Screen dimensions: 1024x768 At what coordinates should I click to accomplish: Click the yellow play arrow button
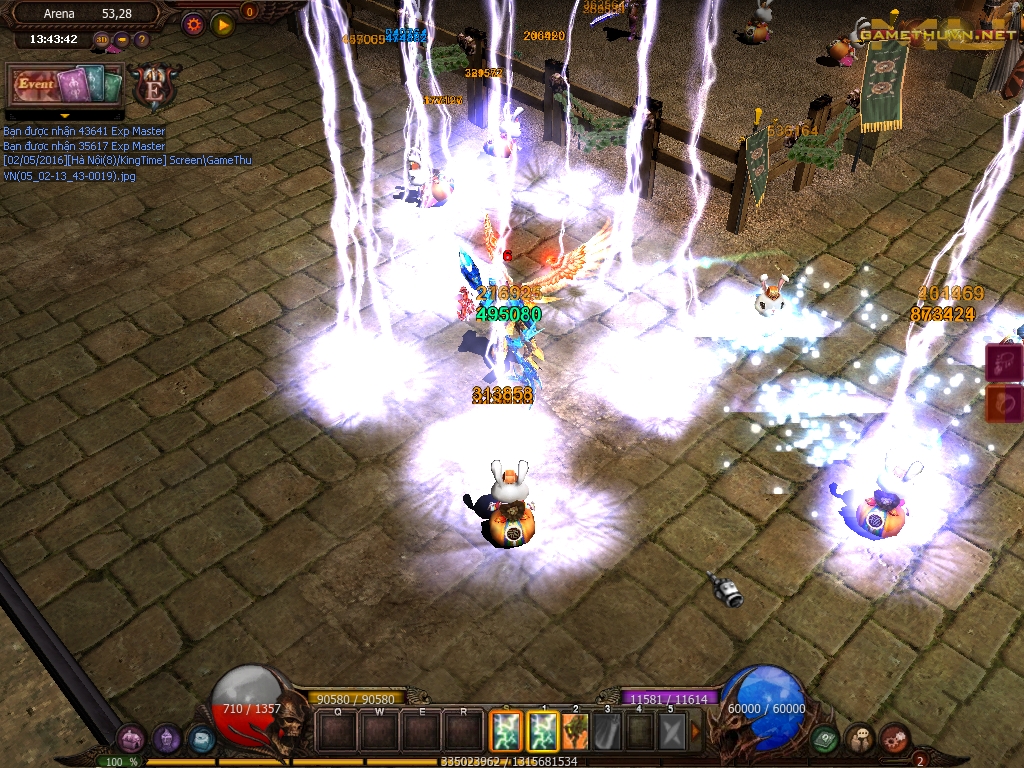coord(222,24)
